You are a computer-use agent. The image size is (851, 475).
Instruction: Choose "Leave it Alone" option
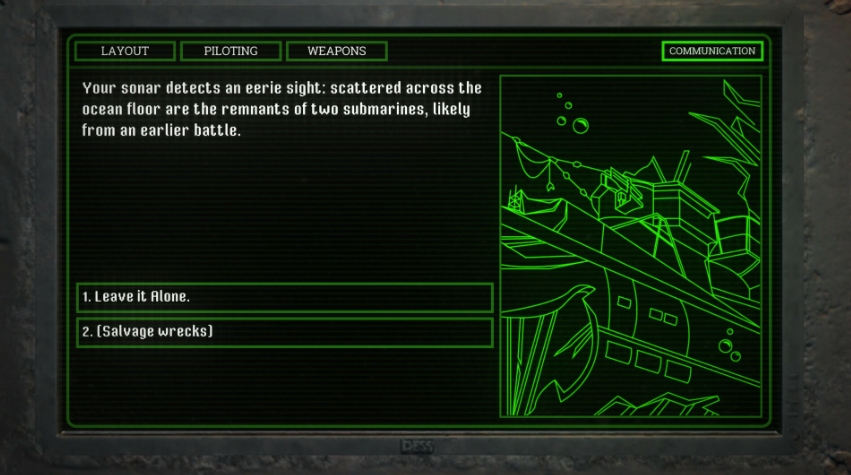285,298
